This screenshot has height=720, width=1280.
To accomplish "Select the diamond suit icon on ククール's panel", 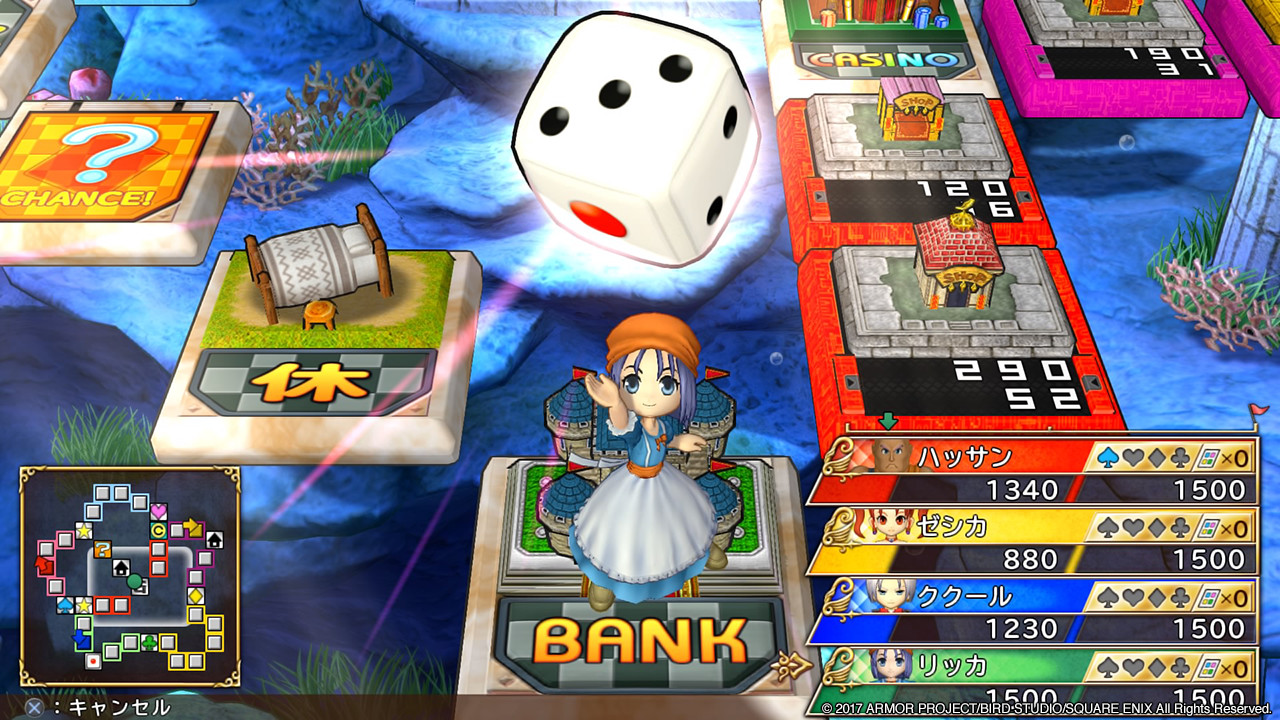I will point(1155,596).
